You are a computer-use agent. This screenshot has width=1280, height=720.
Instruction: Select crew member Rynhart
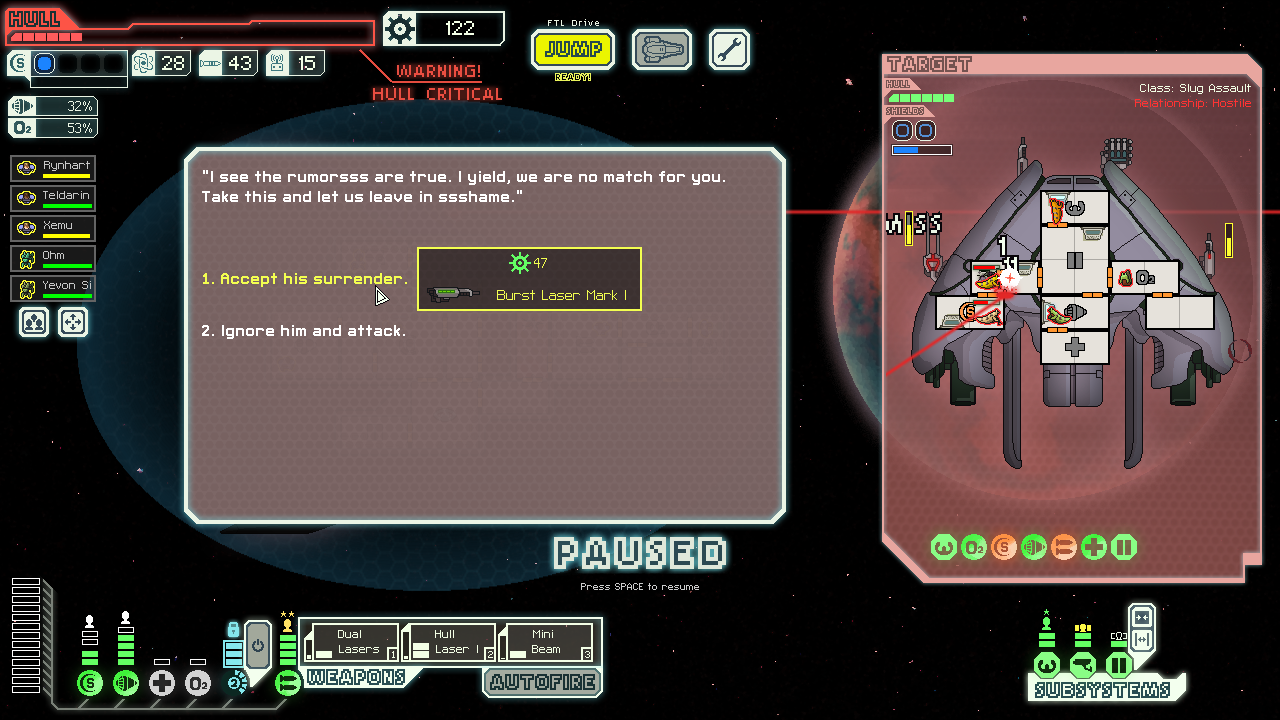tap(54, 168)
